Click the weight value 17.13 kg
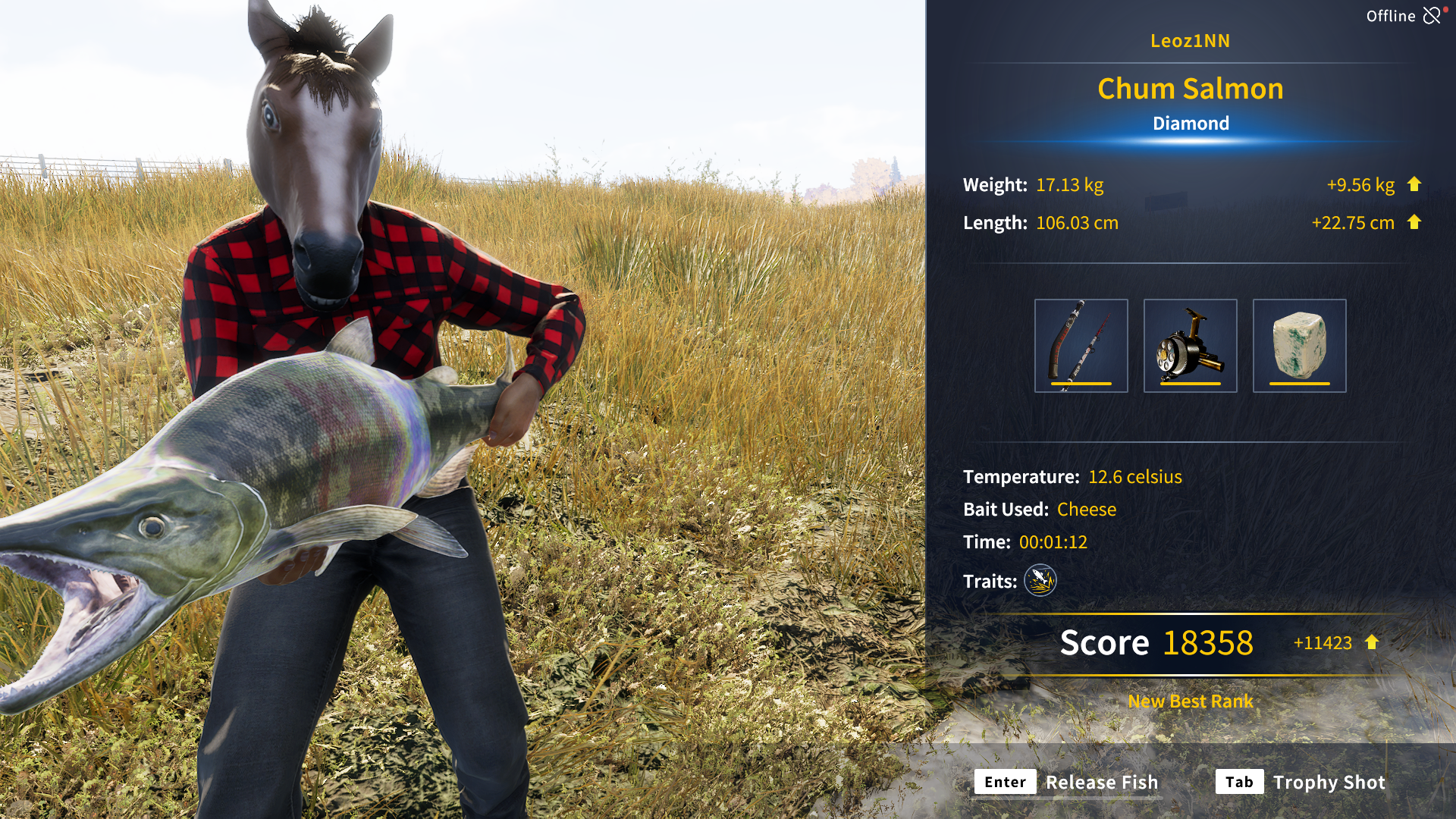The width and height of the screenshot is (1456, 819). click(x=1069, y=184)
